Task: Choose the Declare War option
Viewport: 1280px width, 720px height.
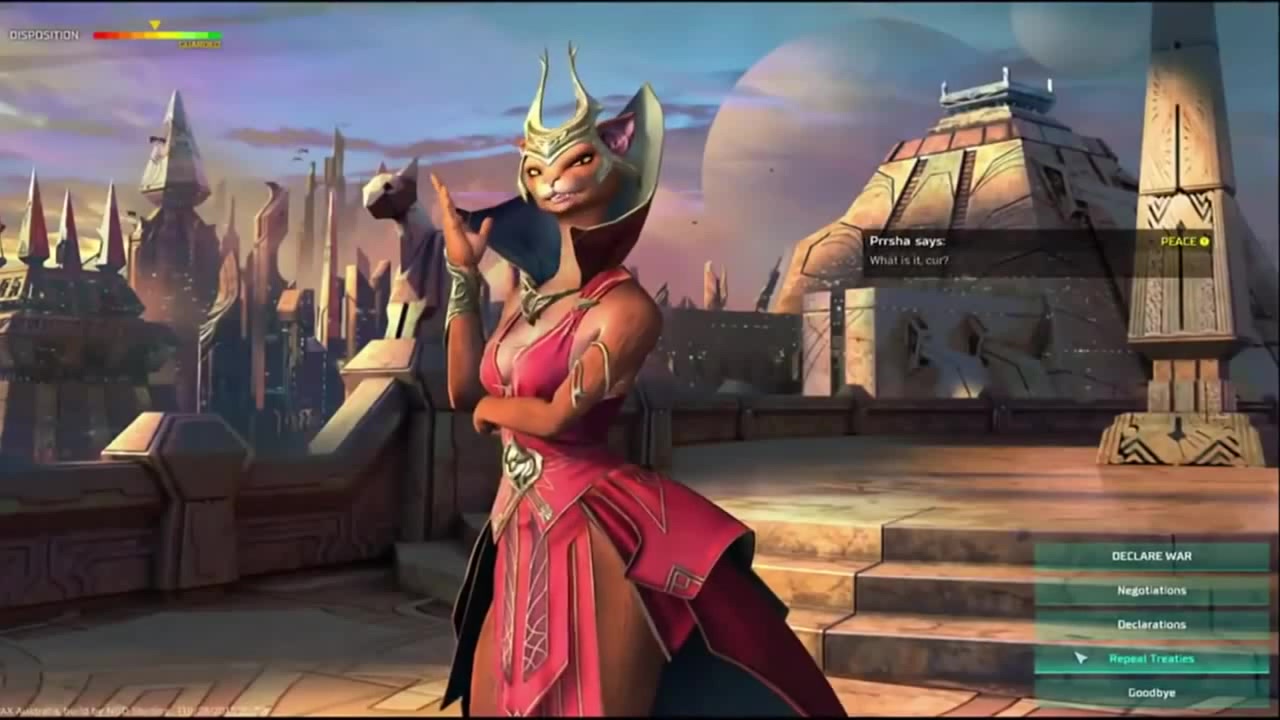Action: [1151, 556]
